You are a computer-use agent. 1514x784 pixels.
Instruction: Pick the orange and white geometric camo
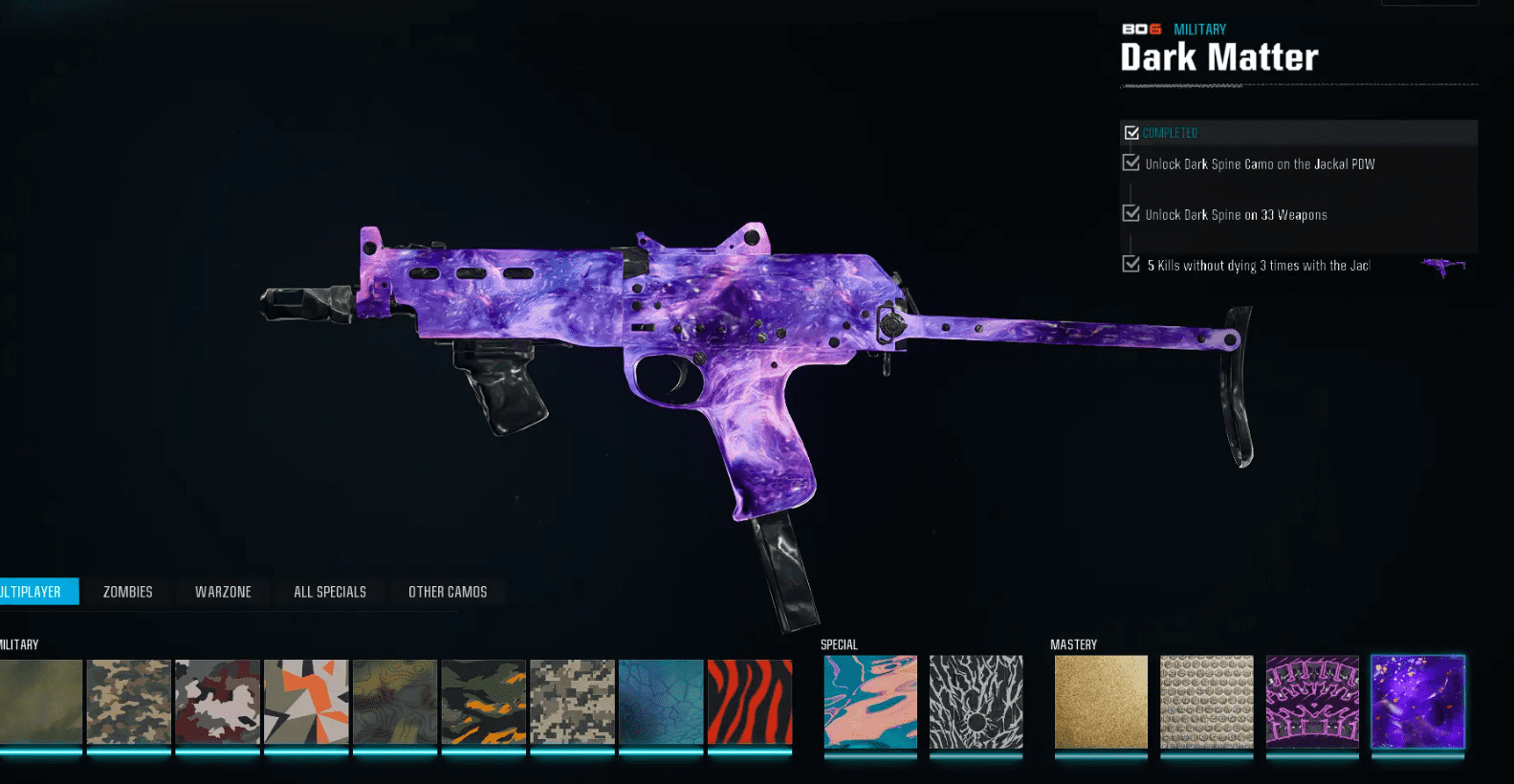coord(306,702)
